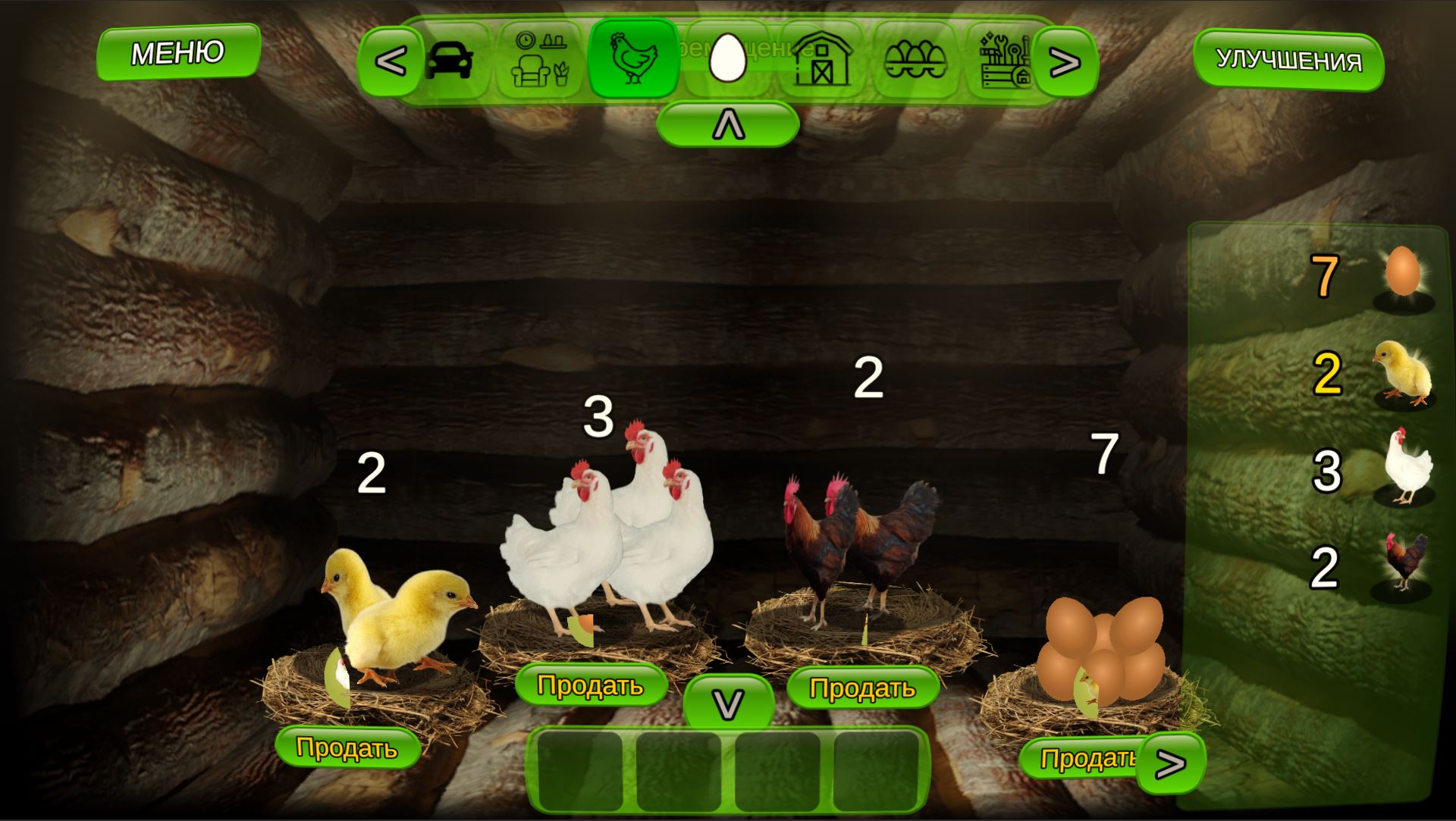The image size is (1456, 821).
Task: Collapse the top toolbar with the up chevron
Action: [x=728, y=123]
